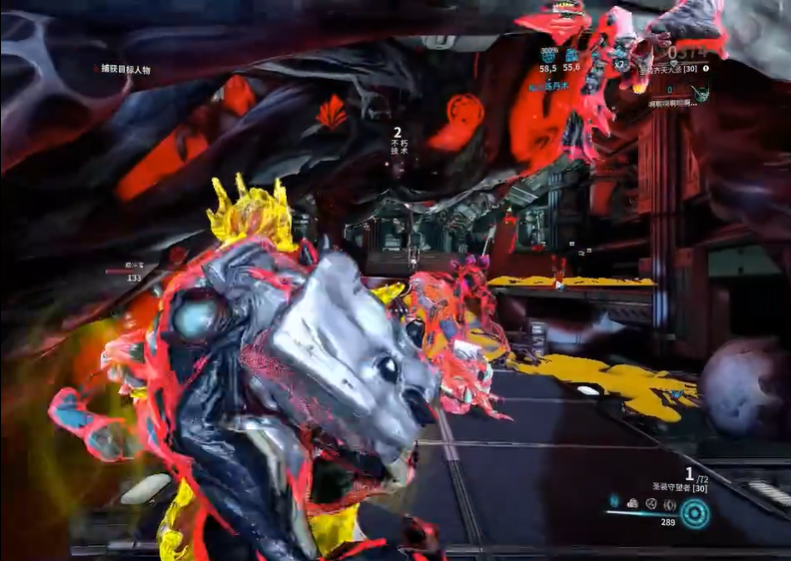Image resolution: width=791 pixels, height=561 pixels.
Task: Use the cloud-shaped ability icon
Action: pyautogui.click(x=633, y=503)
